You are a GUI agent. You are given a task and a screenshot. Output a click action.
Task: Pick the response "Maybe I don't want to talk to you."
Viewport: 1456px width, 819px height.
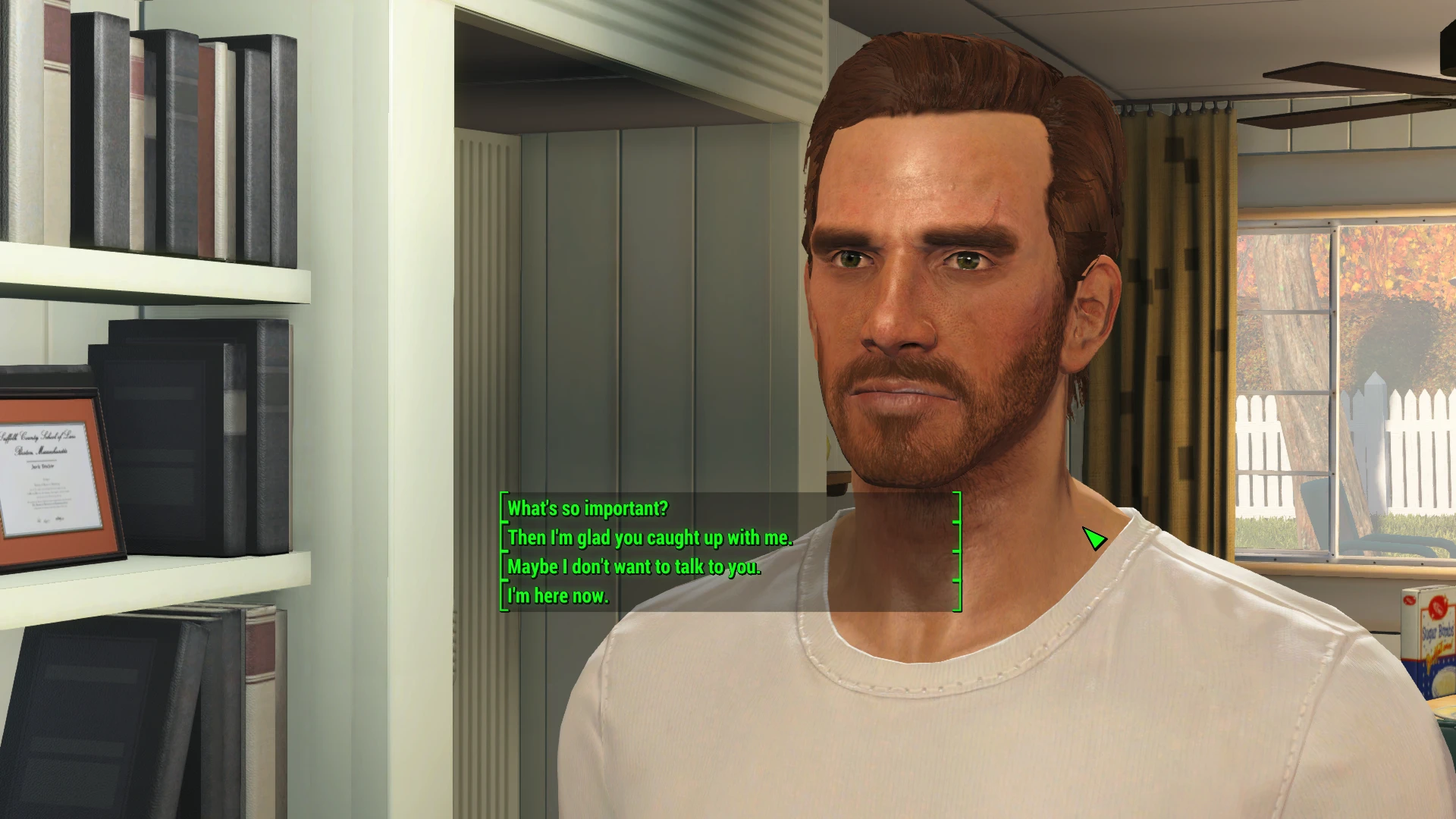[x=632, y=566]
